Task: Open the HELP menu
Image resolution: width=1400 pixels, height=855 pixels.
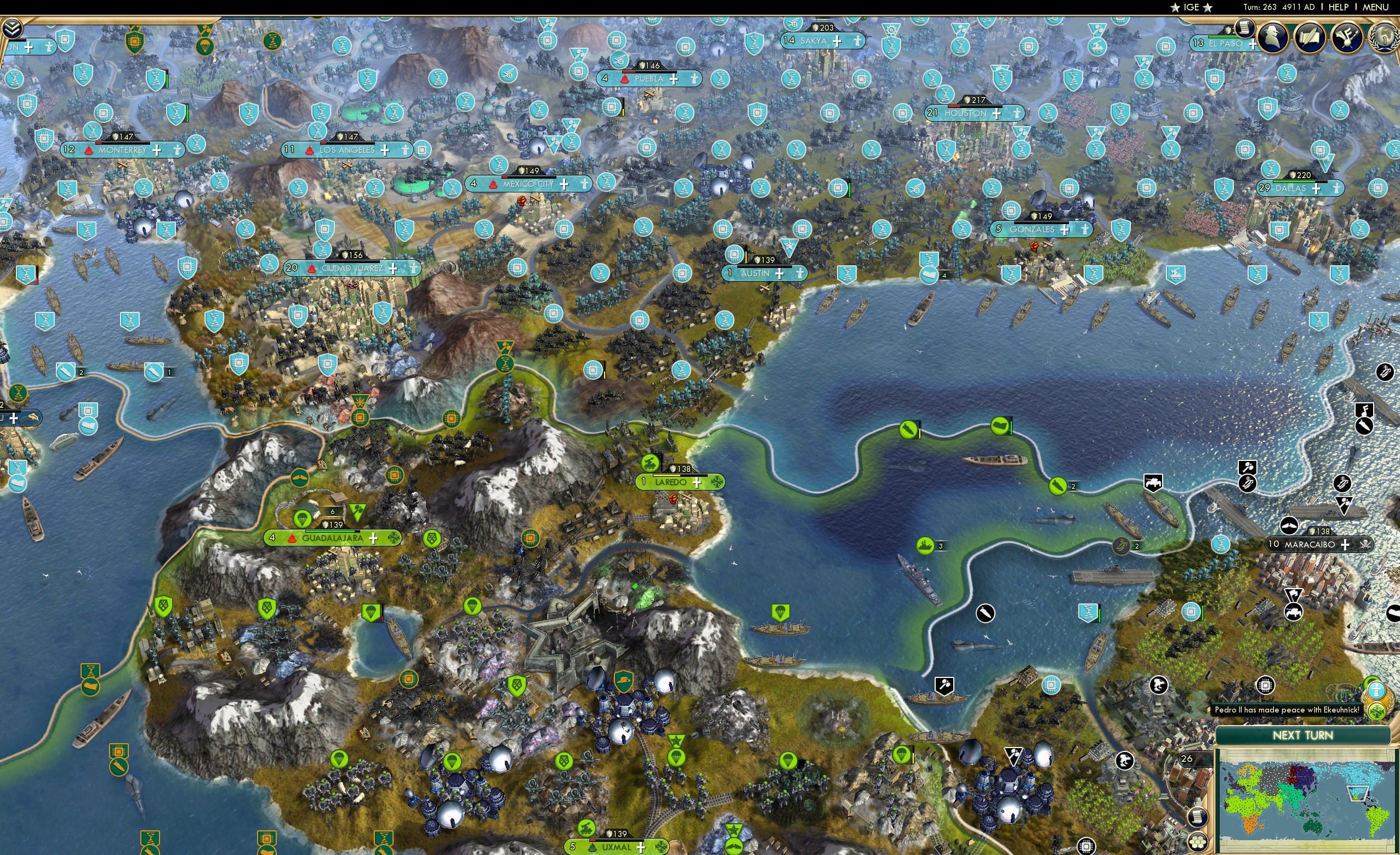Action: point(1338,7)
